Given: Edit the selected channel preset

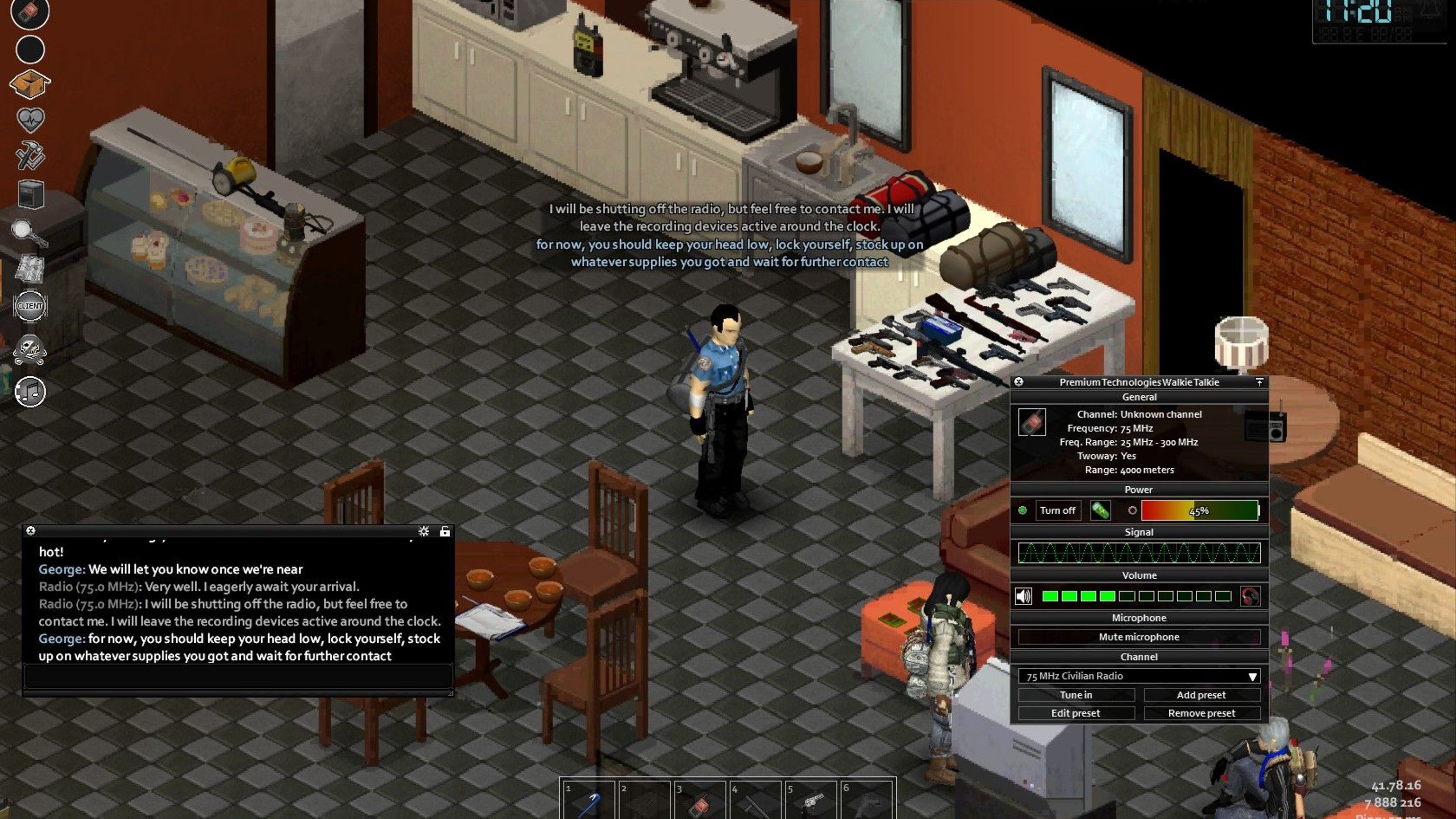Looking at the screenshot, I should coord(1075,713).
